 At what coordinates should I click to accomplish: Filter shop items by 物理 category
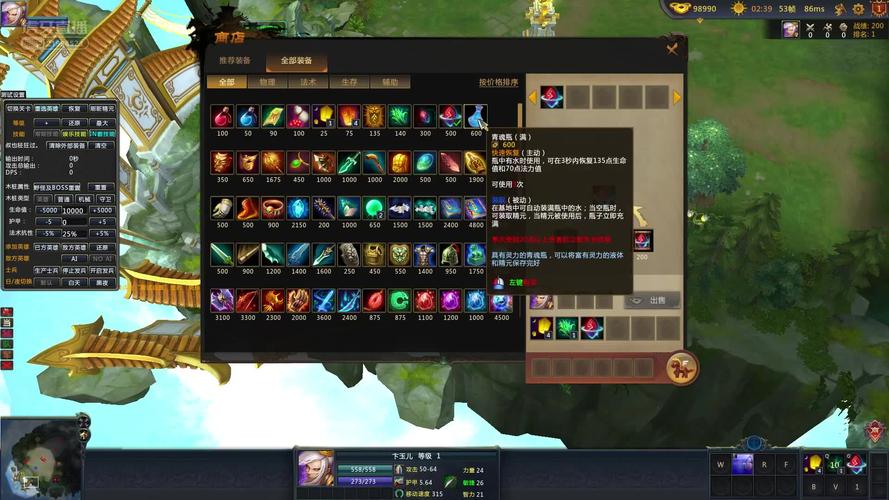pos(267,82)
